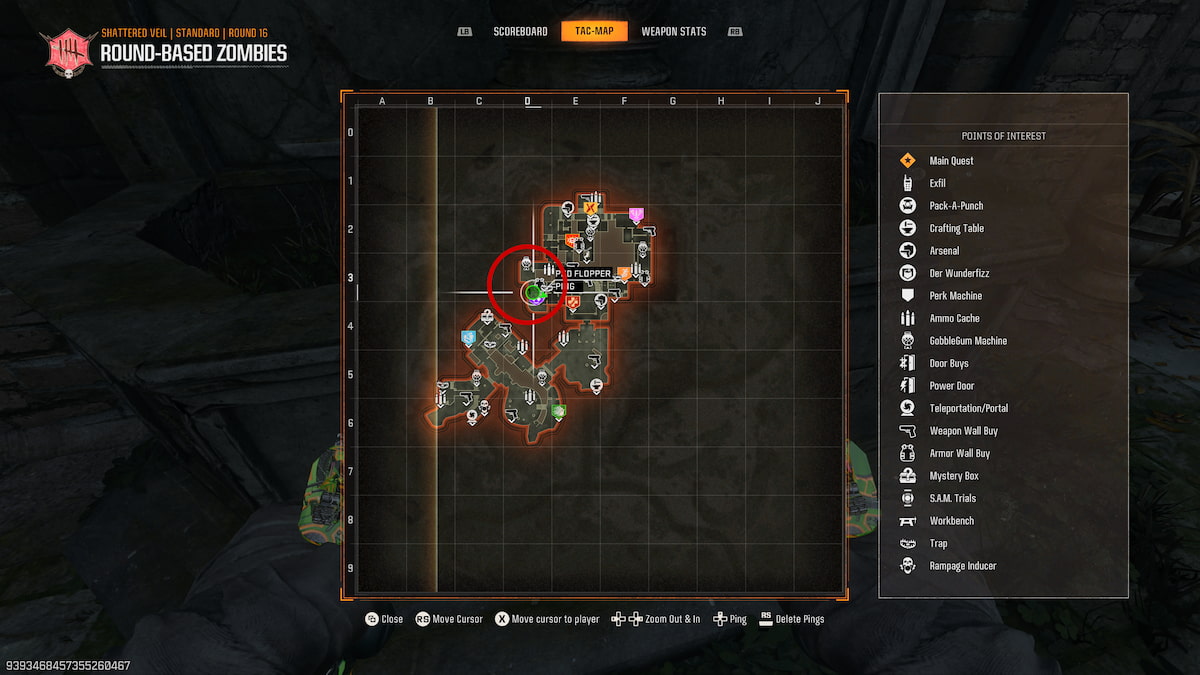The width and height of the screenshot is (1200, 675).
Task: Select Rampage Inducer in the legend
Action: pyautogui.click(x=962, y=566)
